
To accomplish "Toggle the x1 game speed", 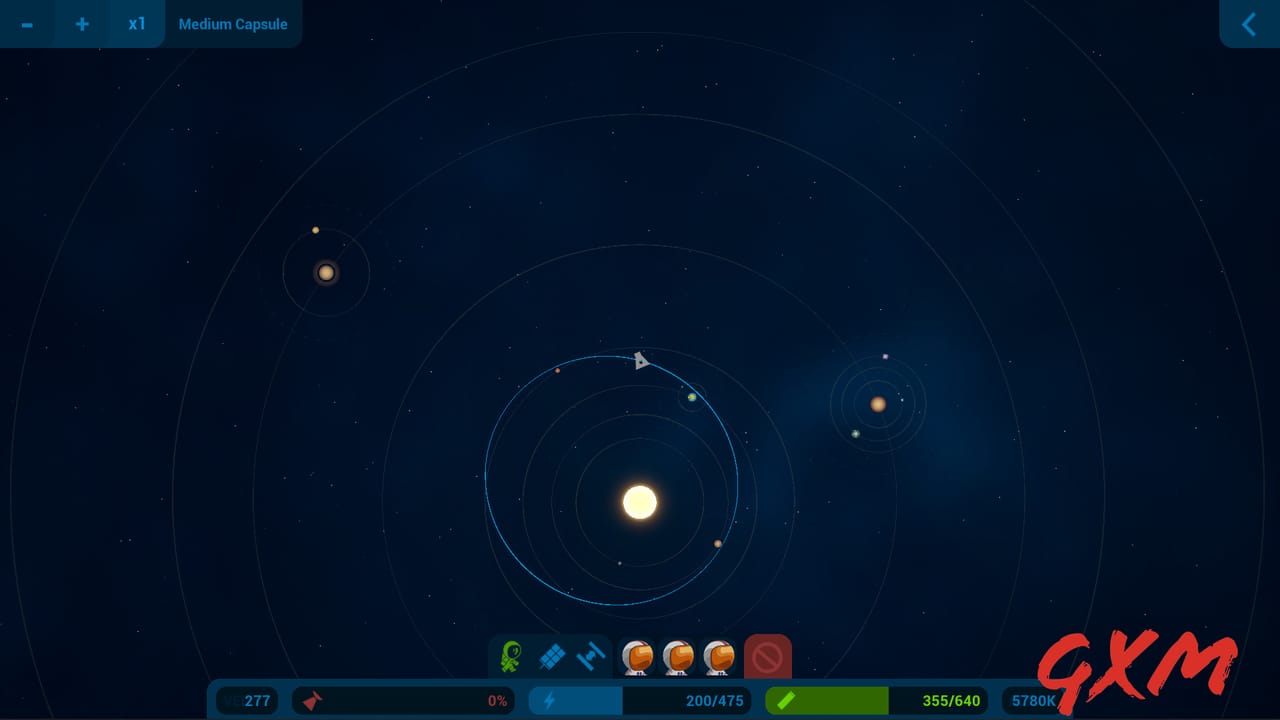I will (x=137, y=24).
